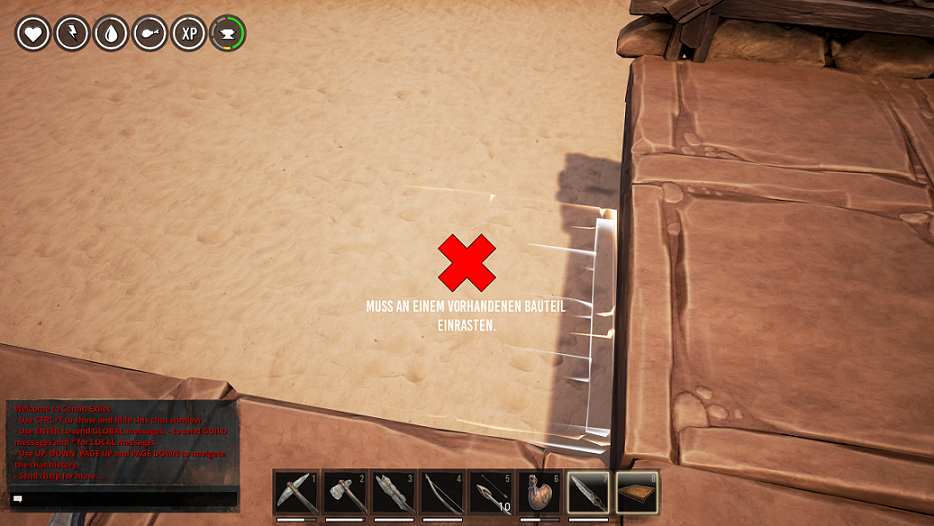Screen dimensions: 934x526
Task: Select the stone pickaxe in hotbar slot 1
Action: click(296, 493)
